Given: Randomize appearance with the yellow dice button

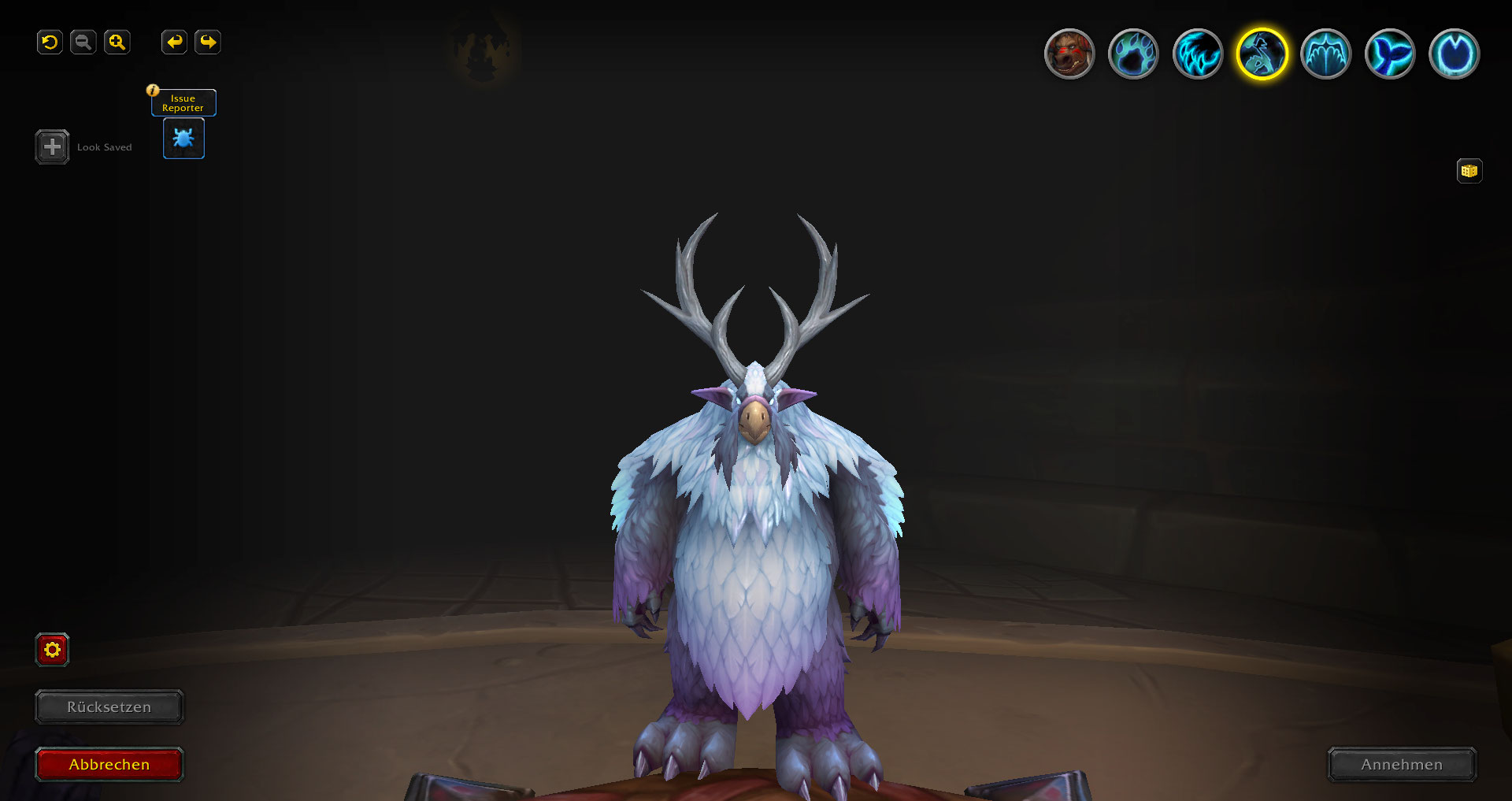Looking at the screenshot, I should pos(1469,171).
